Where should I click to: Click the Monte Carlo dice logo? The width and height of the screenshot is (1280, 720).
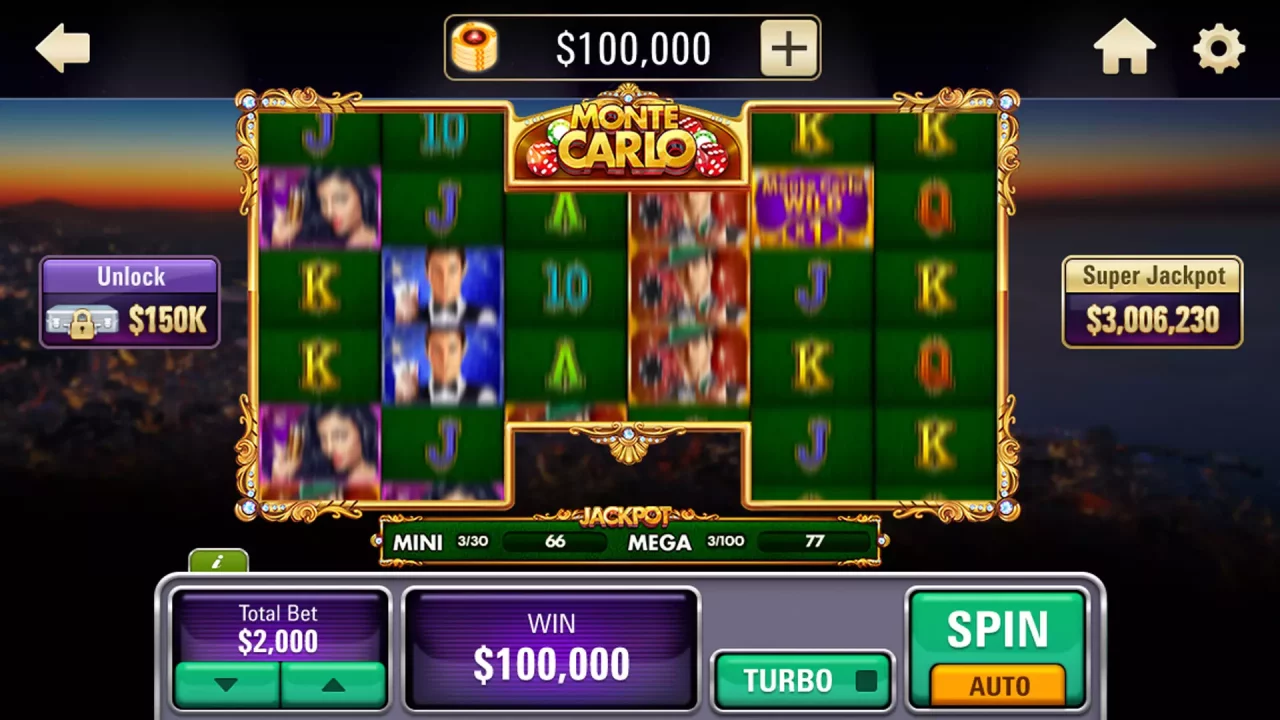(x=627, y=140)
